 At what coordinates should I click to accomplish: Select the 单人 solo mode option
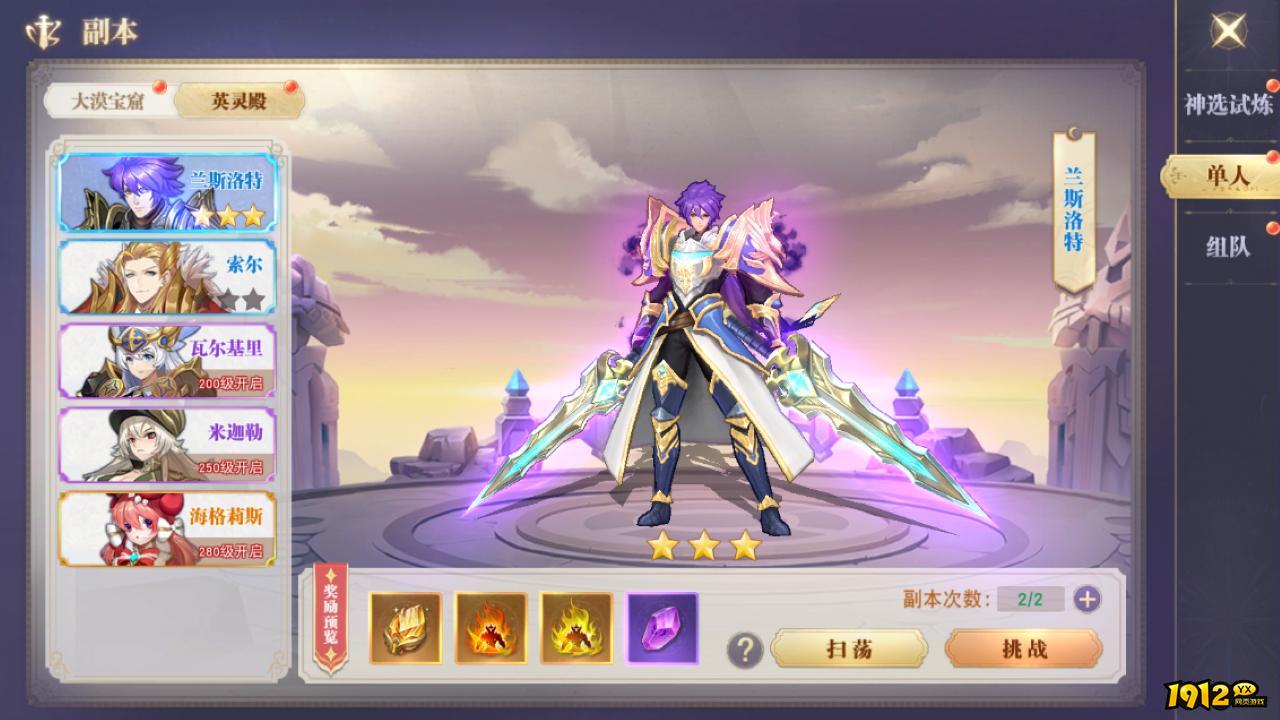point(1222,182)
